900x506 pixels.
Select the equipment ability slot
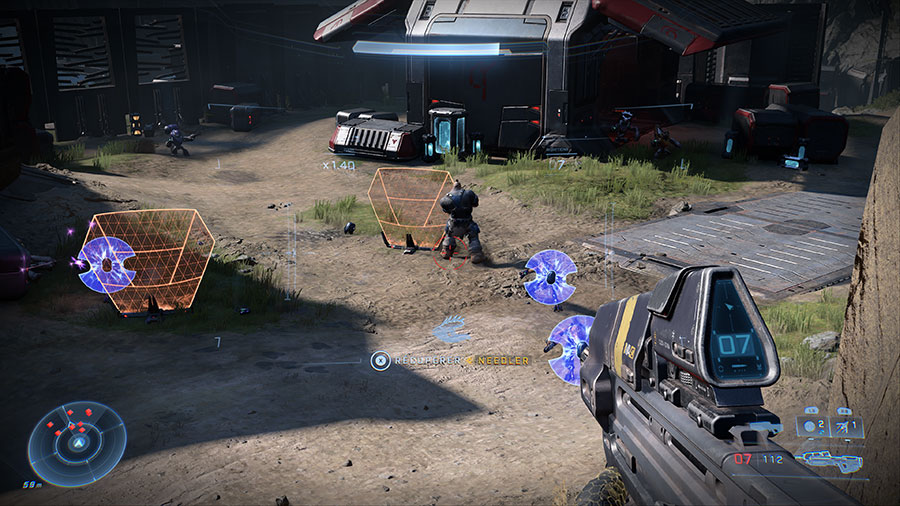click(x=845, y=427)
